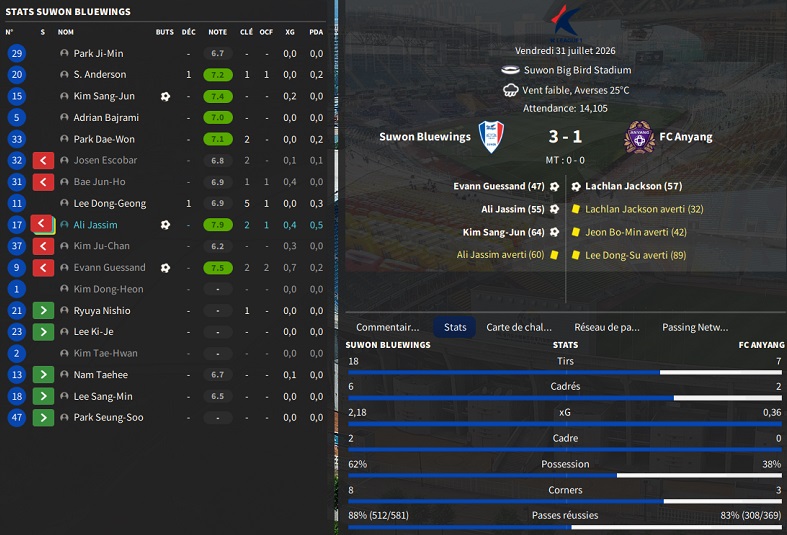Click substitute Ryuya Nishio's name
Viewport: 787px width, 535px height.
[102, 311]
